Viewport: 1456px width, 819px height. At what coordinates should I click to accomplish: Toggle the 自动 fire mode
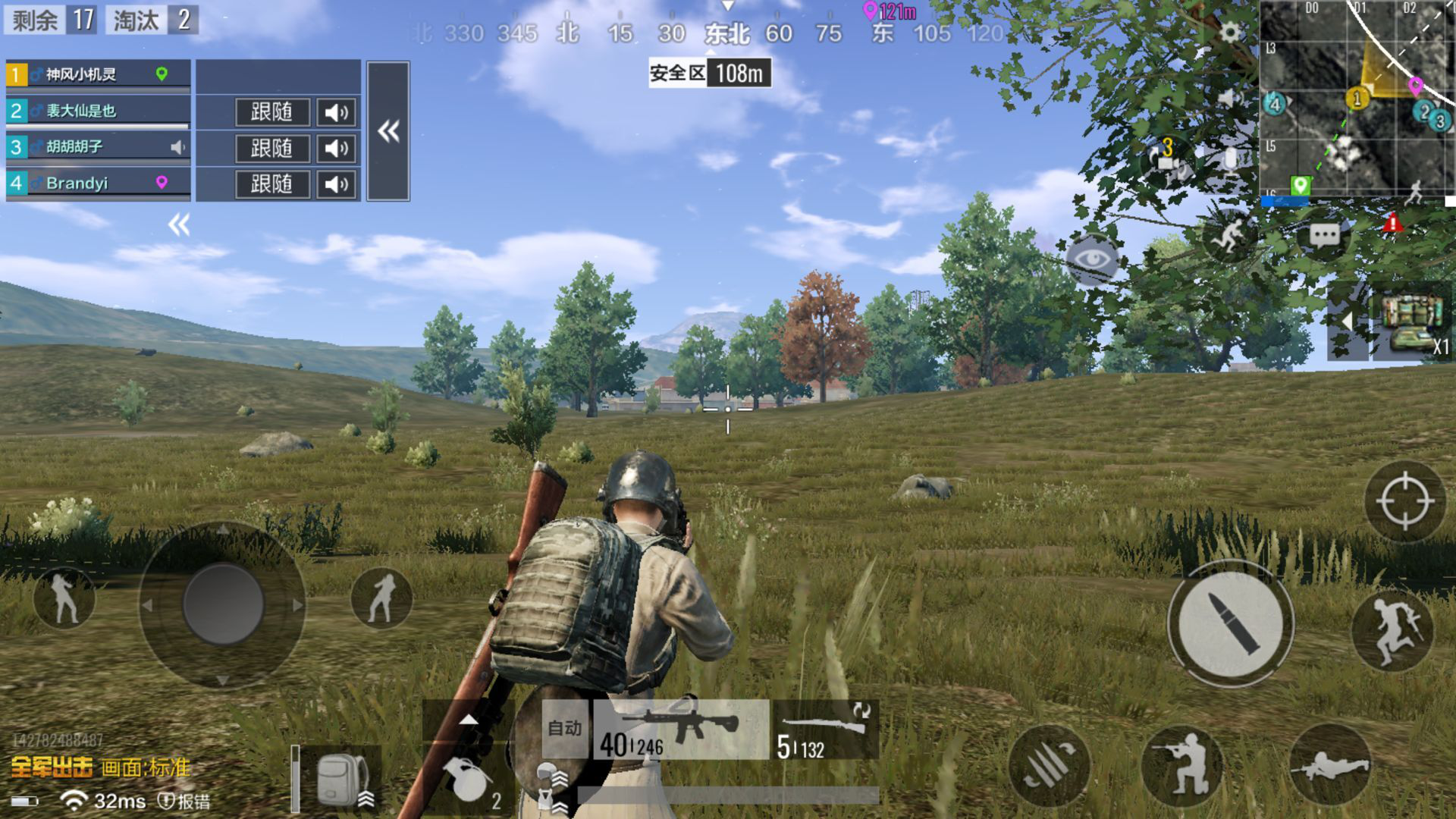click(565, 729)
